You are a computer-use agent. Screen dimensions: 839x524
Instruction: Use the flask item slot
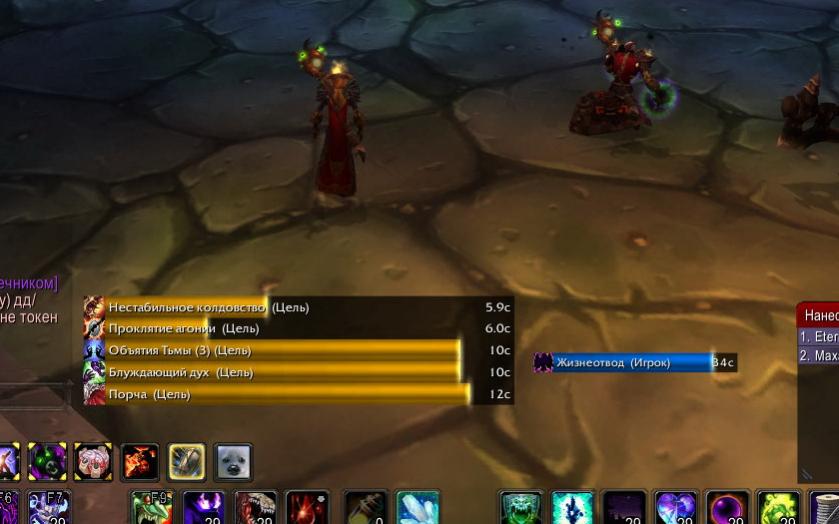(365, 508)
